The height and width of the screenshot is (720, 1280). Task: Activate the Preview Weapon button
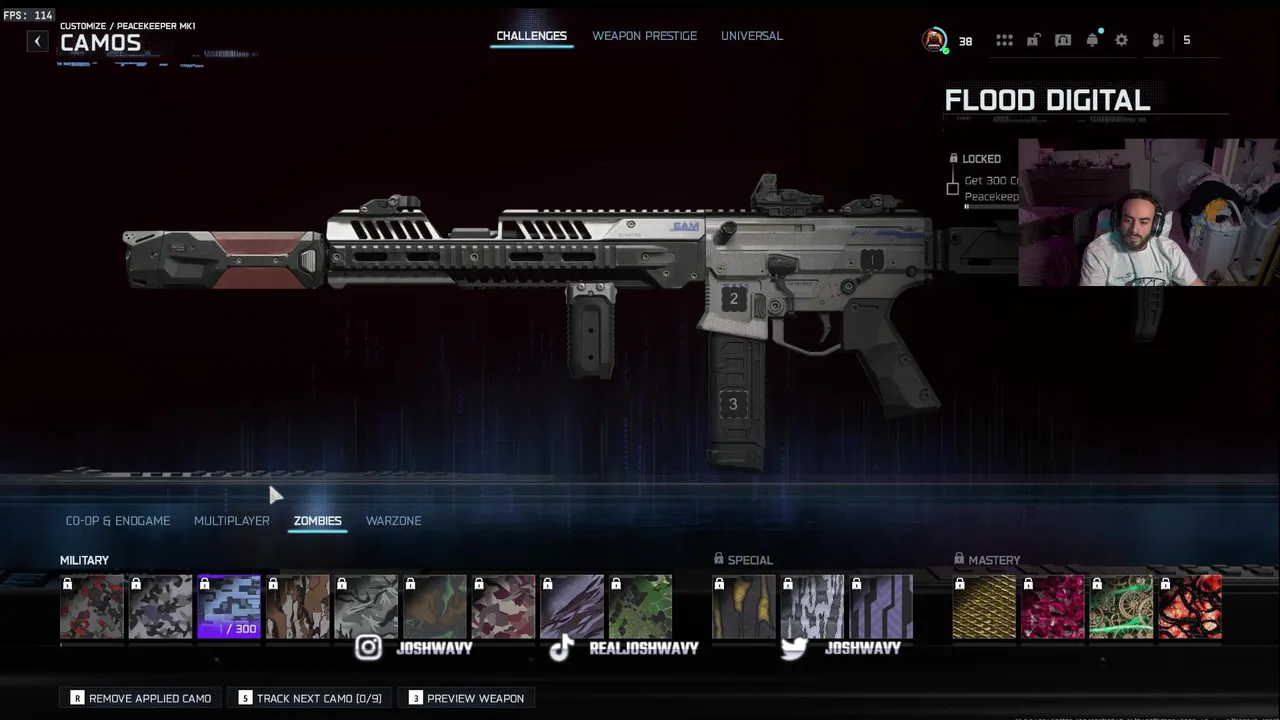(466, 698)
